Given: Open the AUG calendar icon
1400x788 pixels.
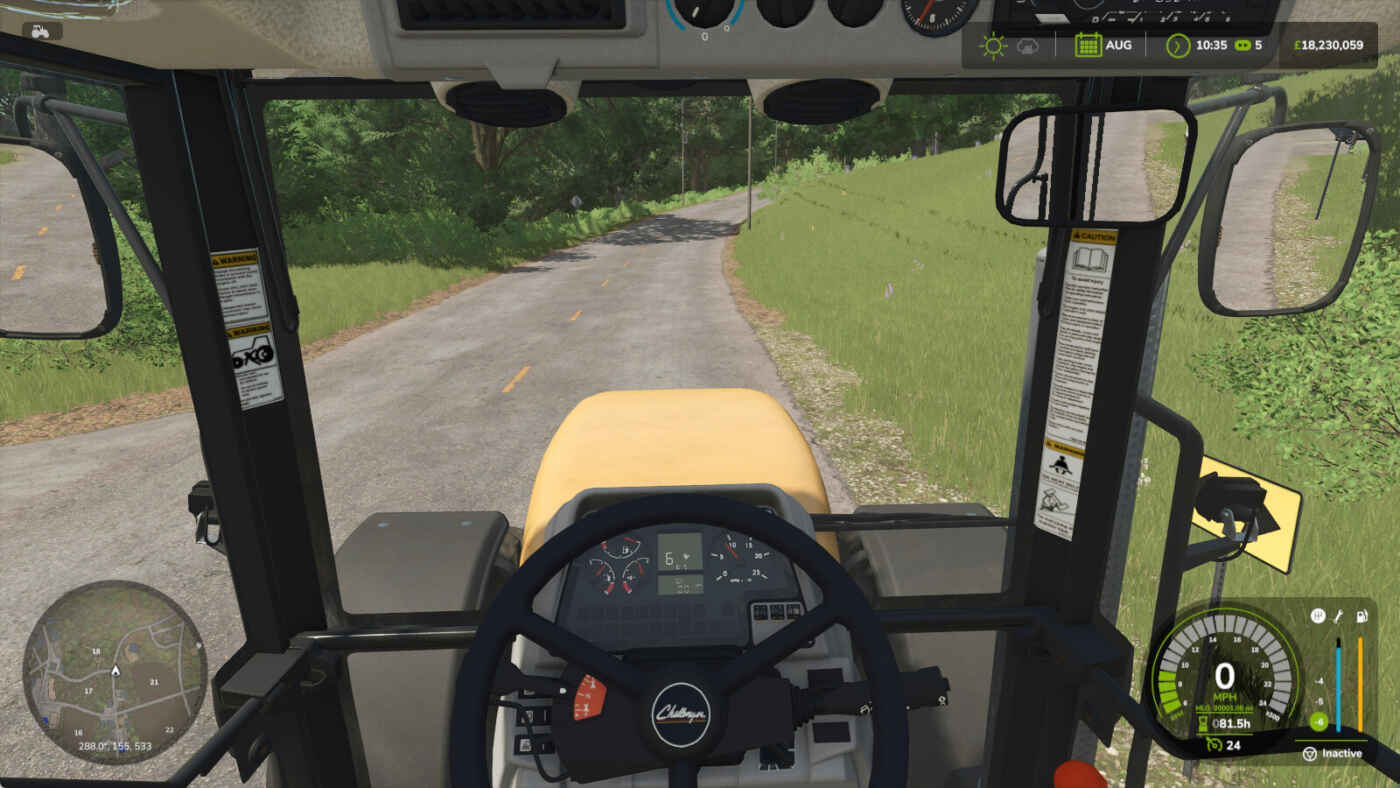Looking at the screenshot, I should click(x=1087, y=47).
